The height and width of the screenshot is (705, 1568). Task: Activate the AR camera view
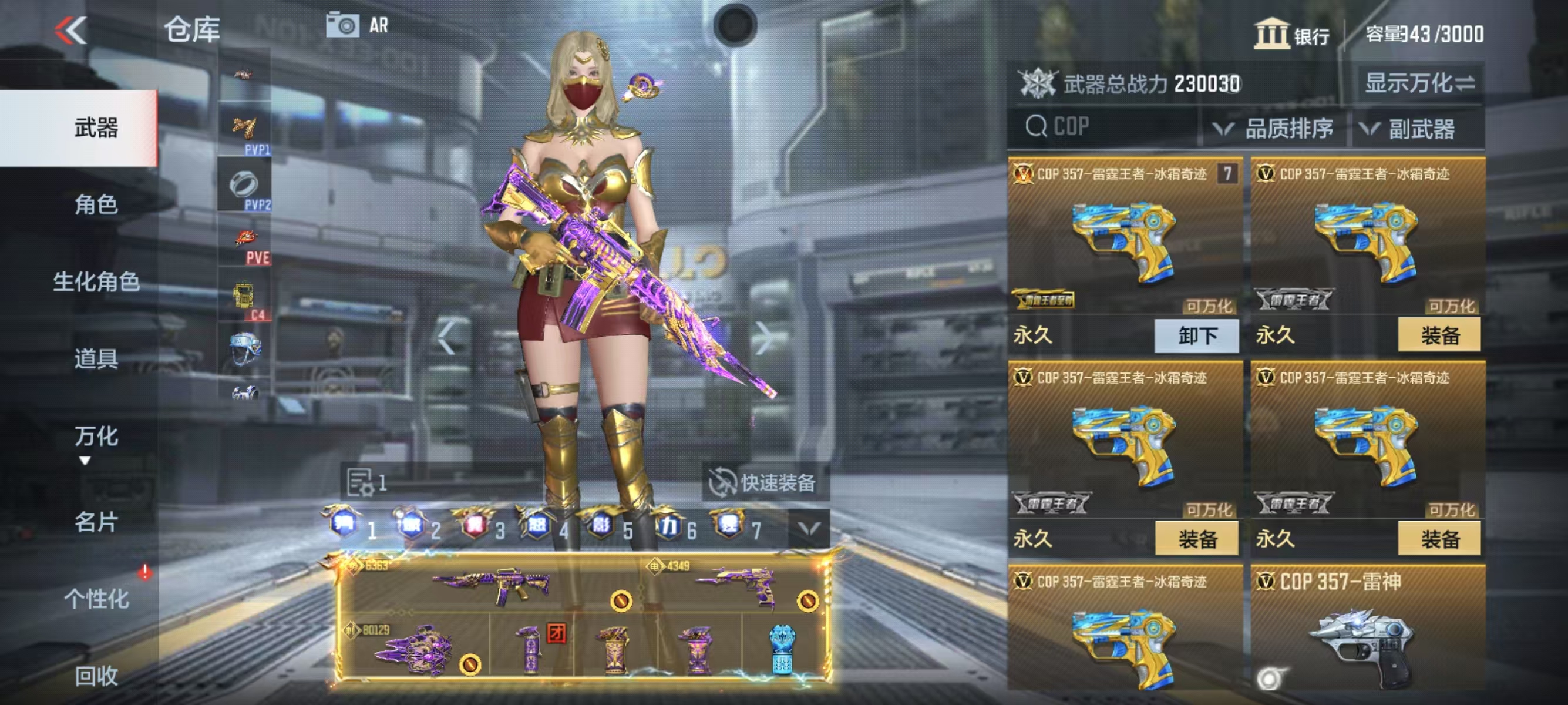tap(357, 26)
